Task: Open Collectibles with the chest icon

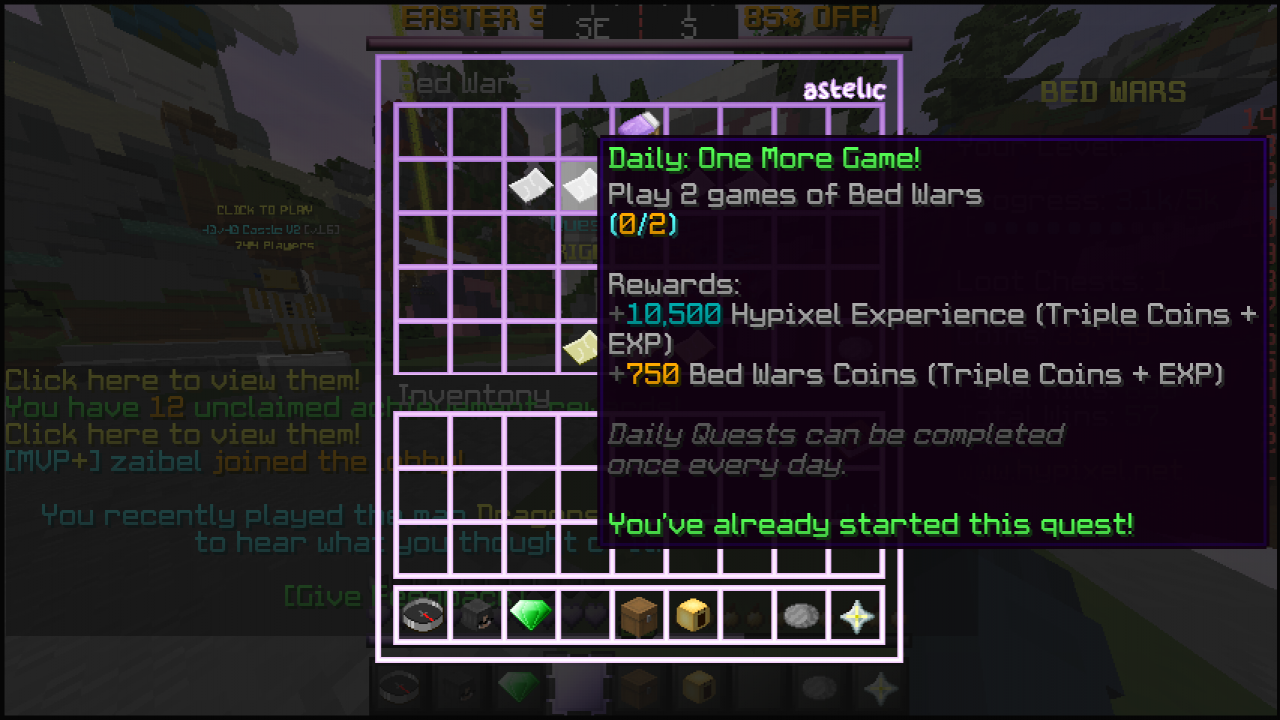Action: [640, 614]
